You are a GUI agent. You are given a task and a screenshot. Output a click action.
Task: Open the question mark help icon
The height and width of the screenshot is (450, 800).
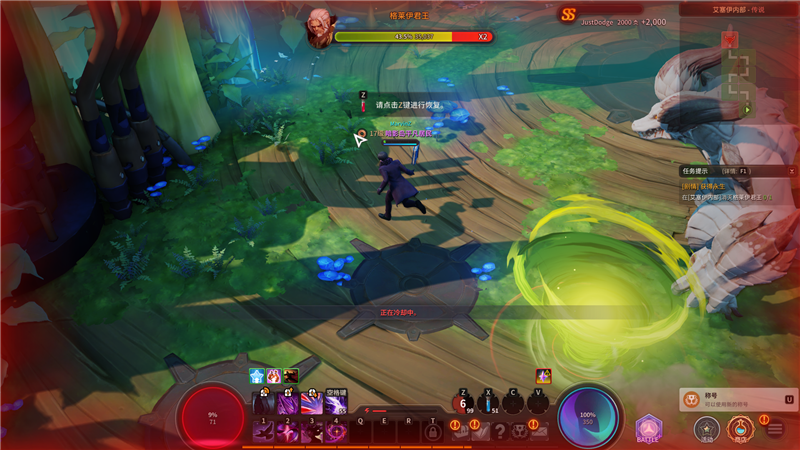(501, 431)
